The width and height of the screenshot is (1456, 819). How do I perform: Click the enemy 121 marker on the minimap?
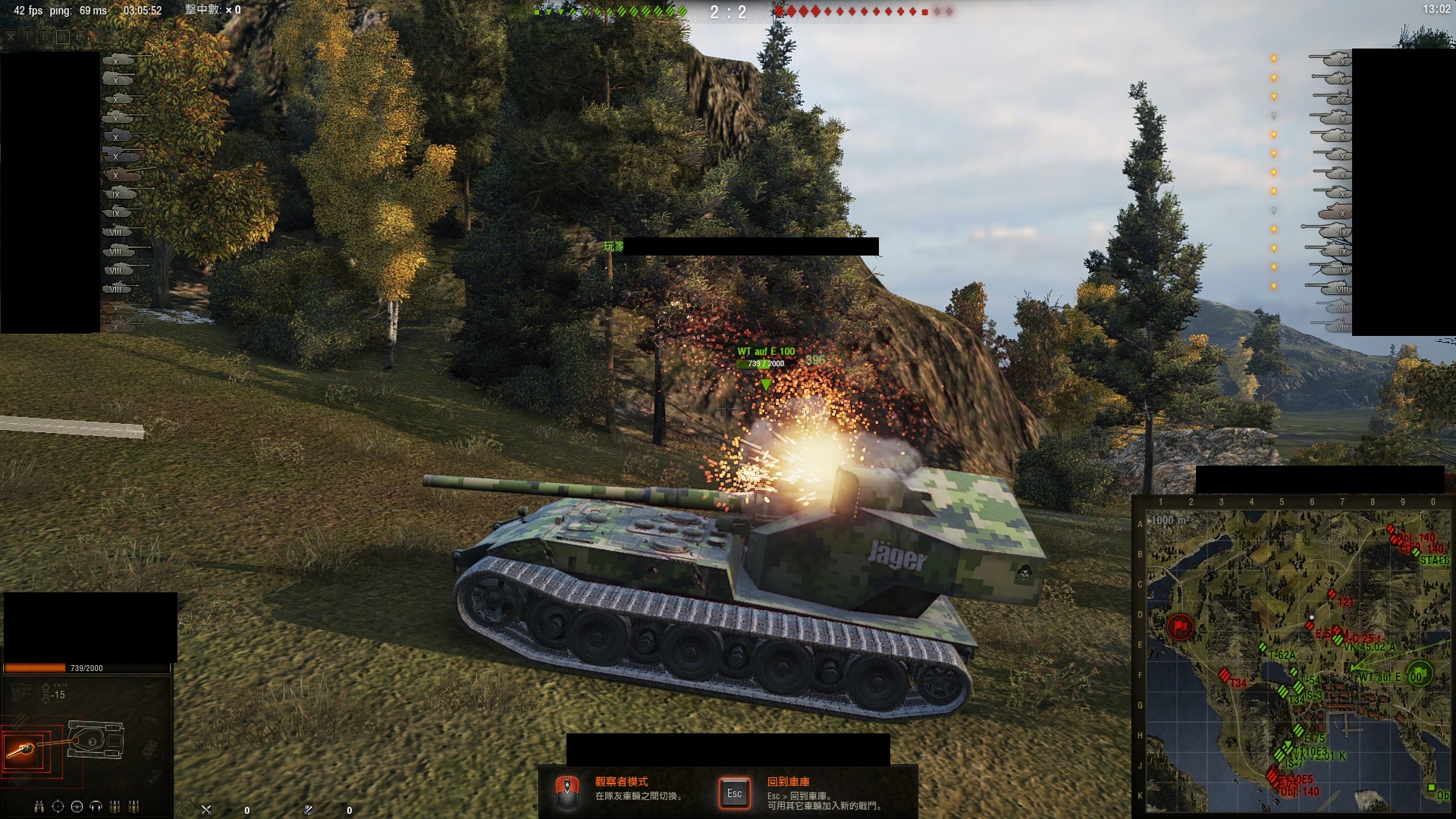(1332, 595)
